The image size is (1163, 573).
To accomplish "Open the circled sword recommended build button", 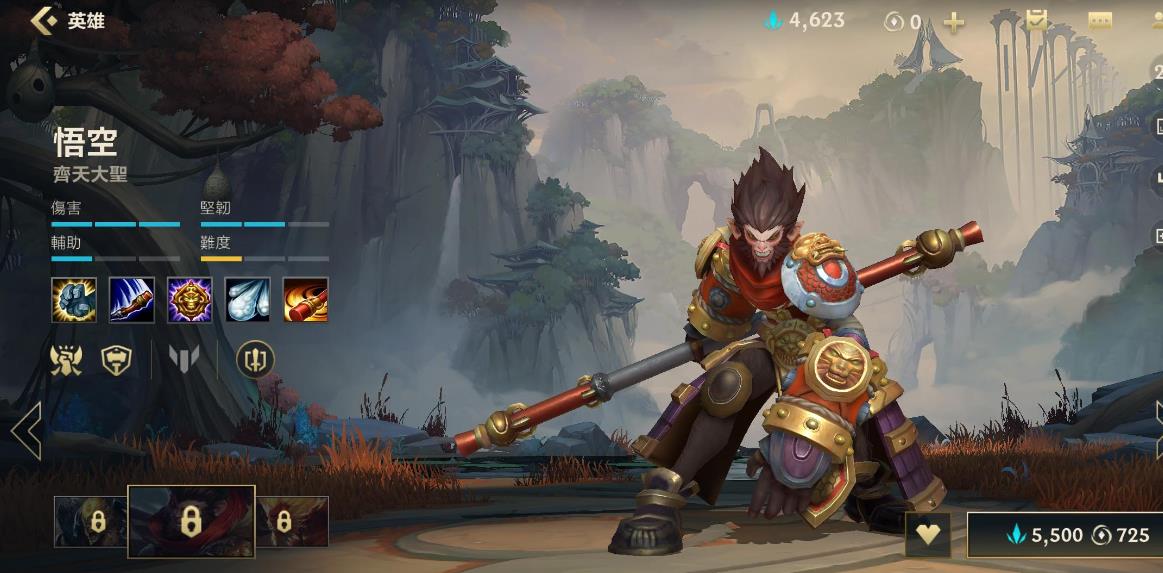I will tap(255, 359).
